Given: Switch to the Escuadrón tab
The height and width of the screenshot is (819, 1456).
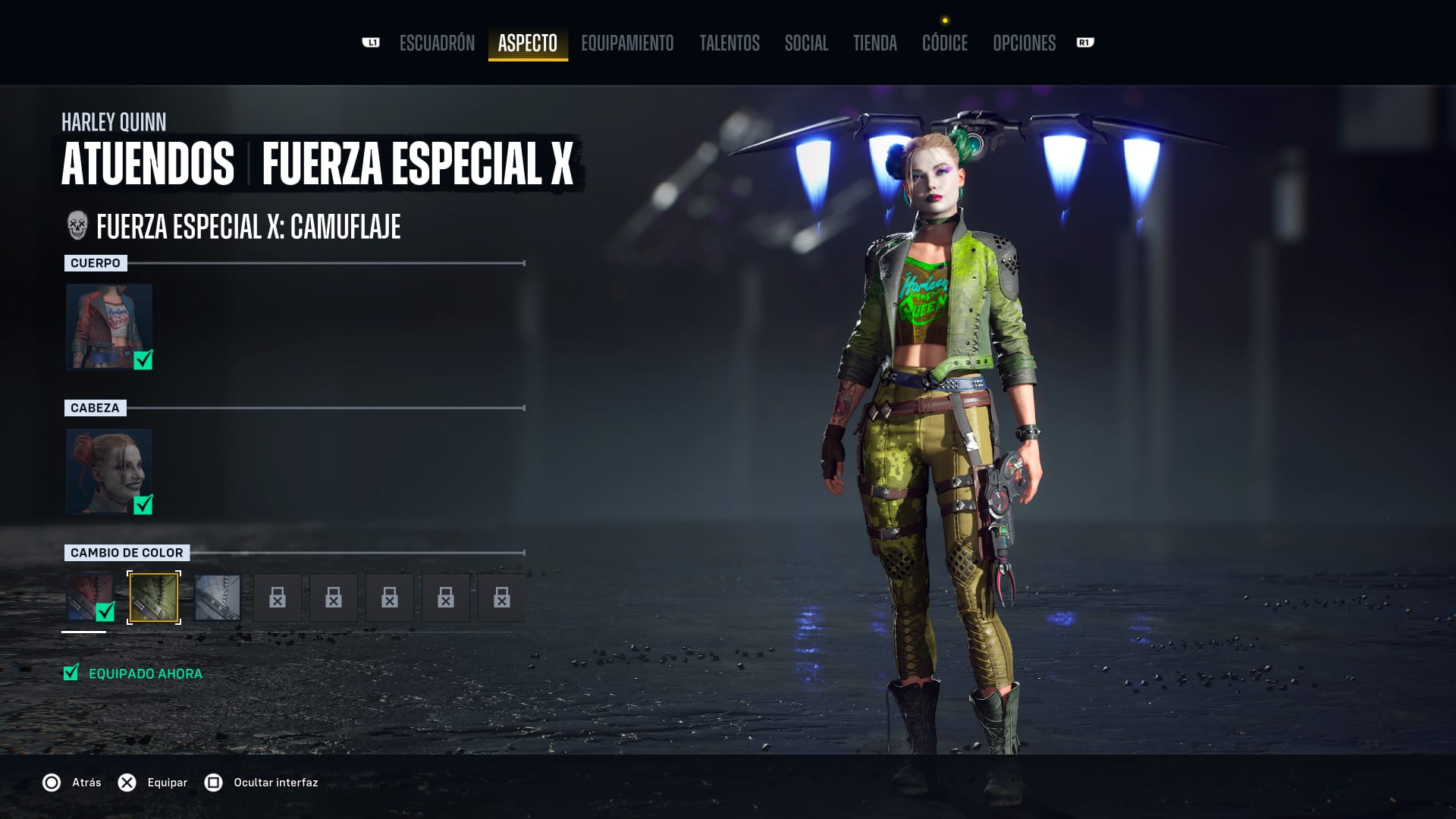Looking at the screenshot, I should 437,43.
